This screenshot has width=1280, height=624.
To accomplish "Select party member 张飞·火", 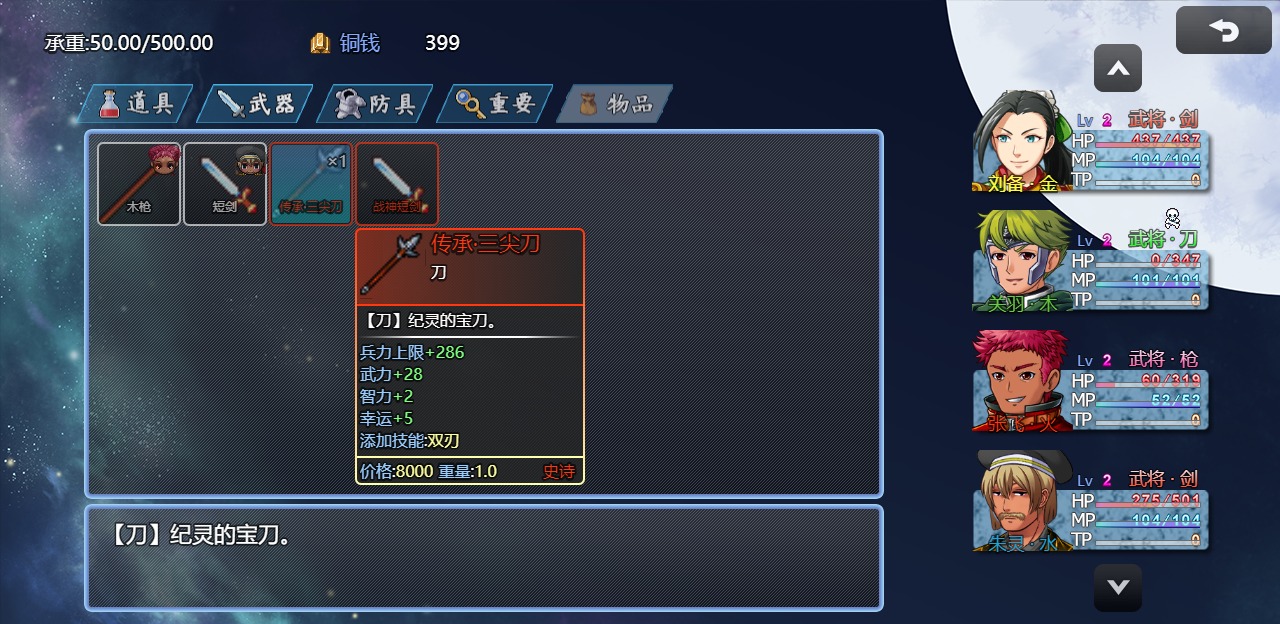I will point(1090,381).
